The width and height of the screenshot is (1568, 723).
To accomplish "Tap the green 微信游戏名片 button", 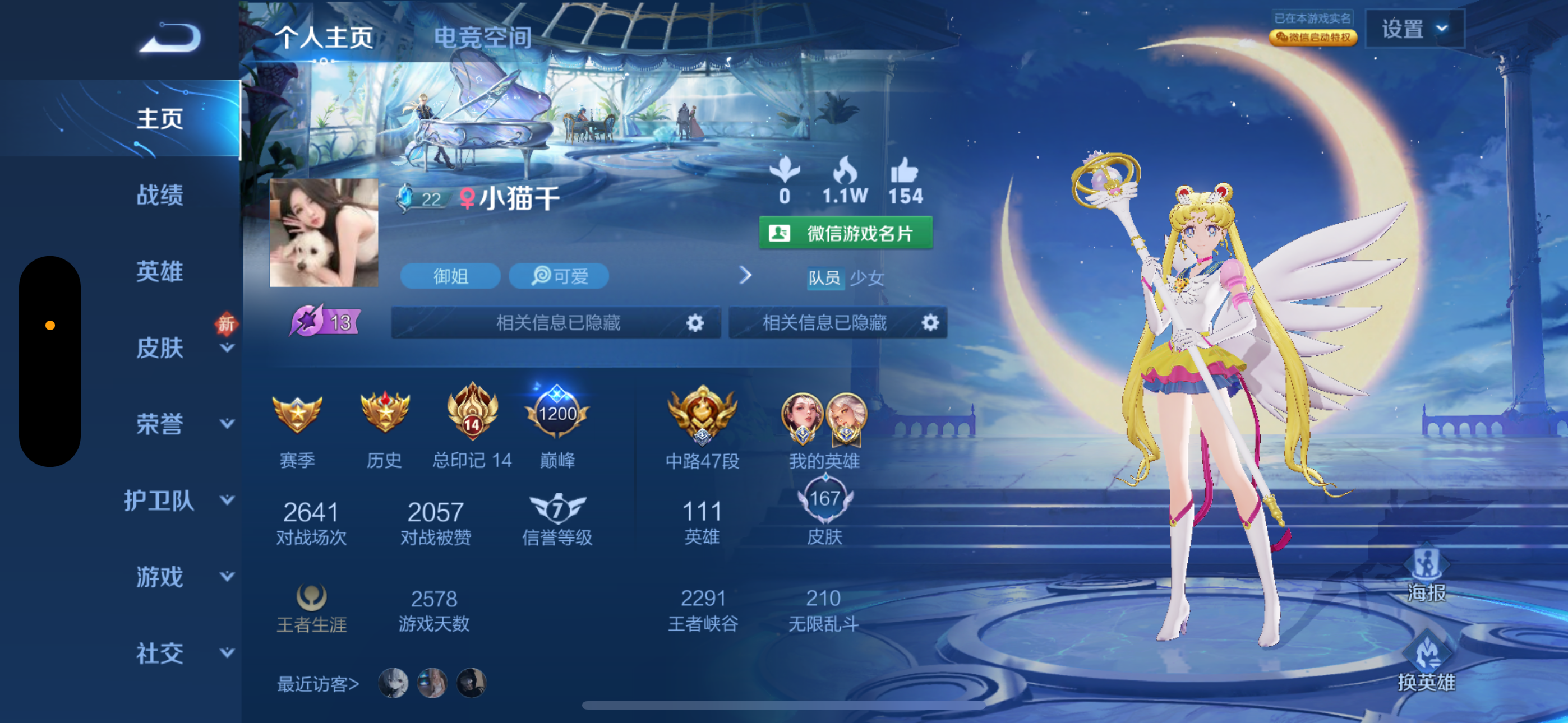I will click(846, 233).
